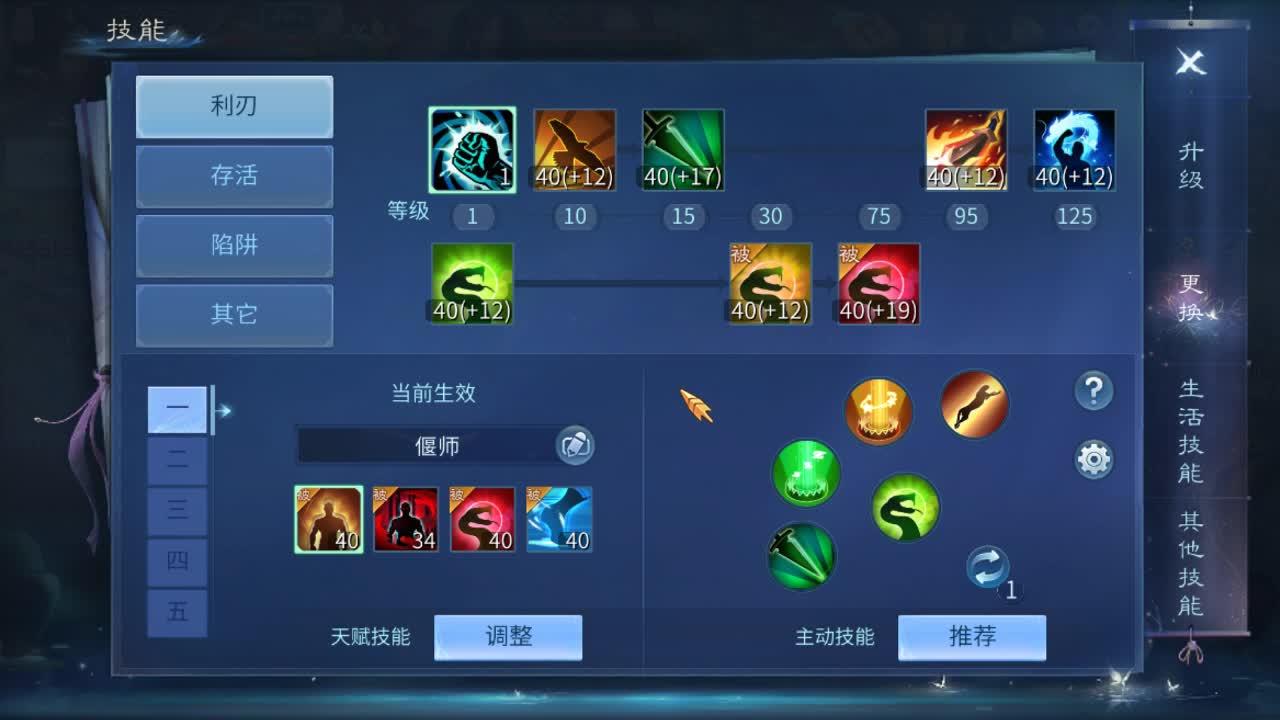Click the 调整 talent adjustment button
The width and height of the screenshot is (1280, 720).
coord(510,637)
